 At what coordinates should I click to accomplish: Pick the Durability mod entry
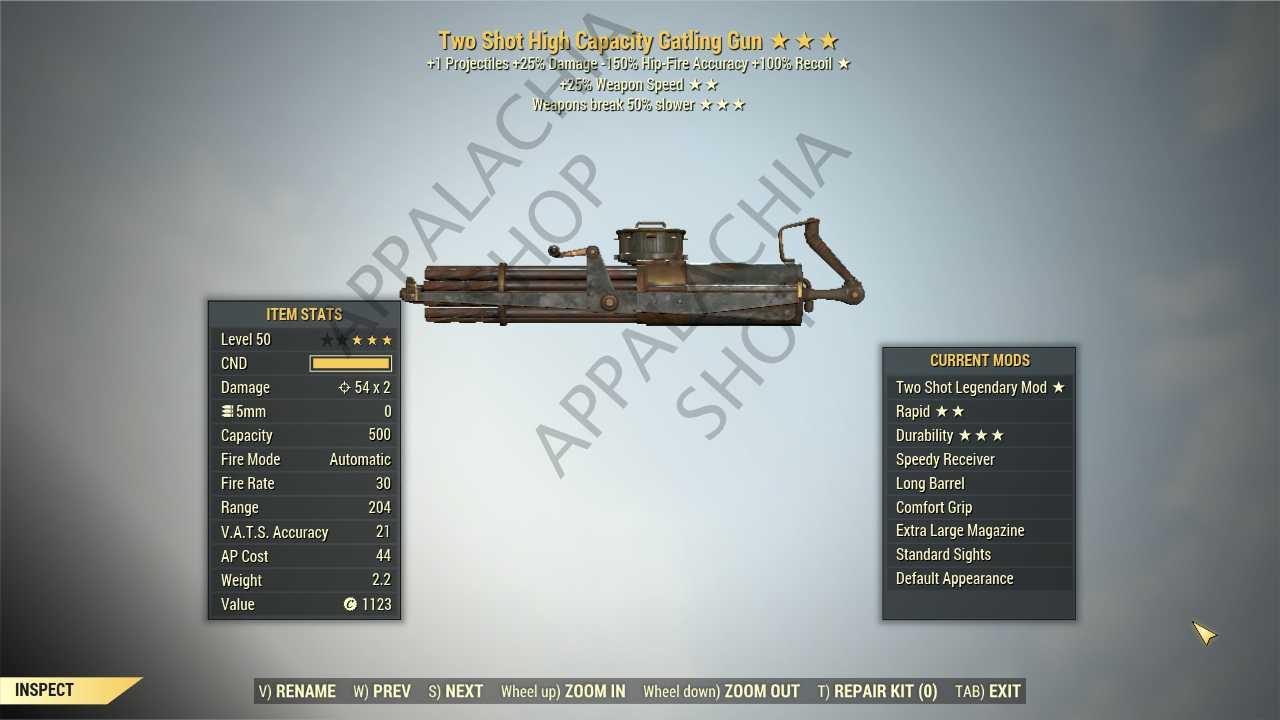pos(979,436)
